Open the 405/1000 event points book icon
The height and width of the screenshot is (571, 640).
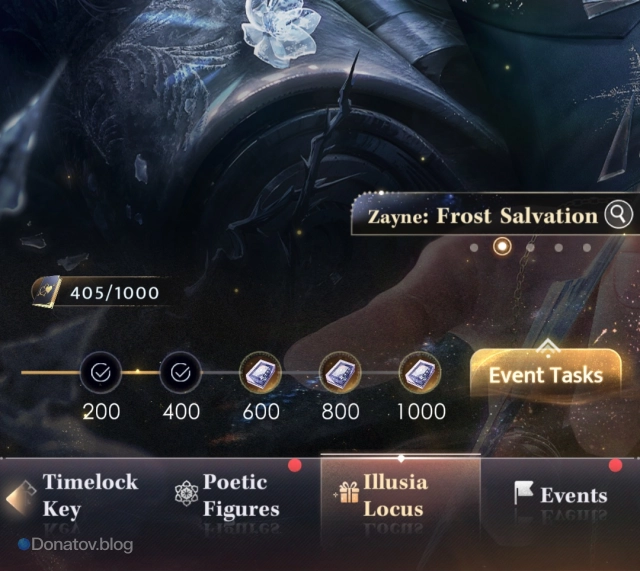click(x=48, y=292)
